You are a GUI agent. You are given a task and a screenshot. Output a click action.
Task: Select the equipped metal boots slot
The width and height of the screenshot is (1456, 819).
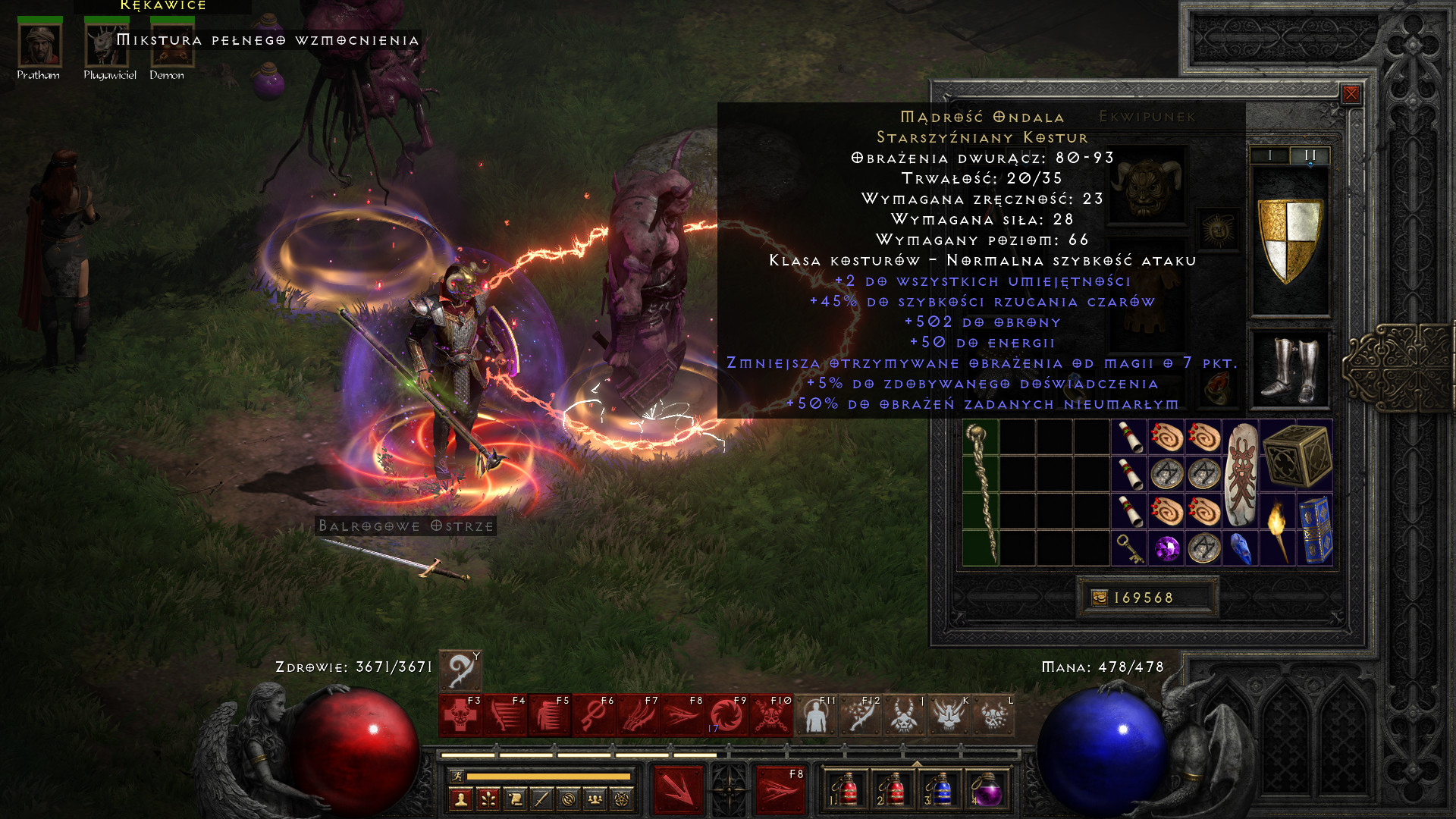(x=1290, y=370)
